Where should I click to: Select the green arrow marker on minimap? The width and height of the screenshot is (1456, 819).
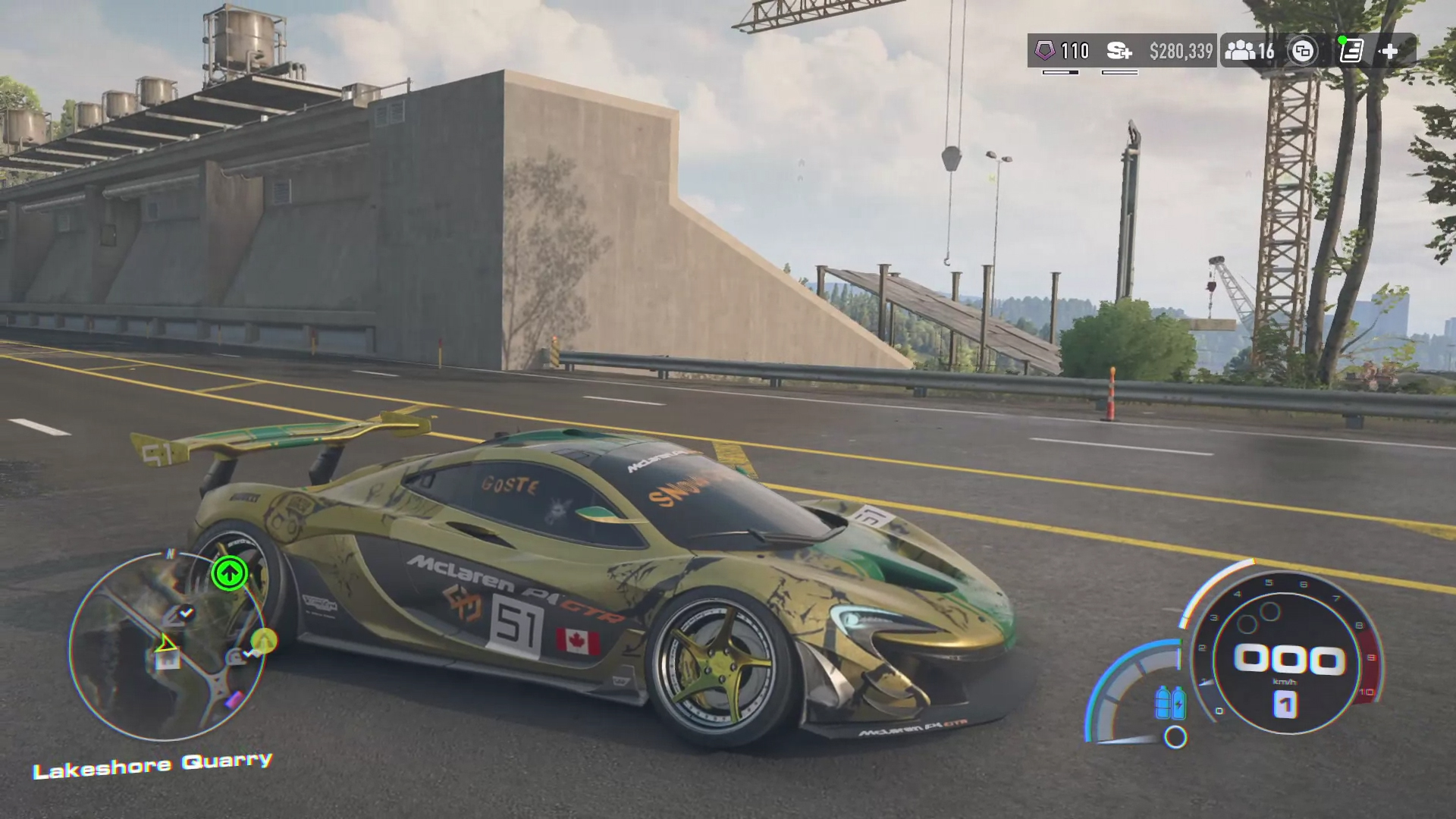pos(229,573)
